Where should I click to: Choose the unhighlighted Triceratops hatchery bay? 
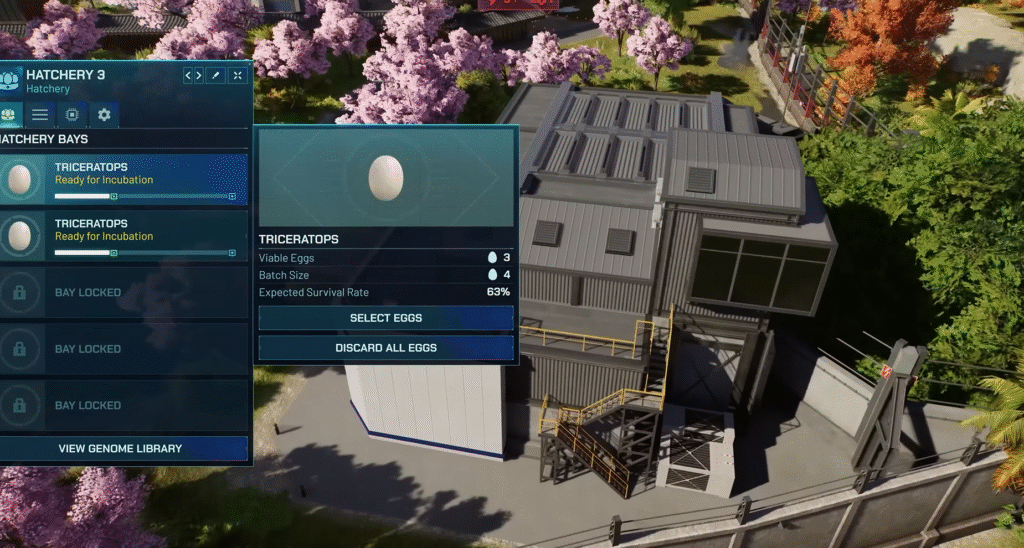click(123, 236)
